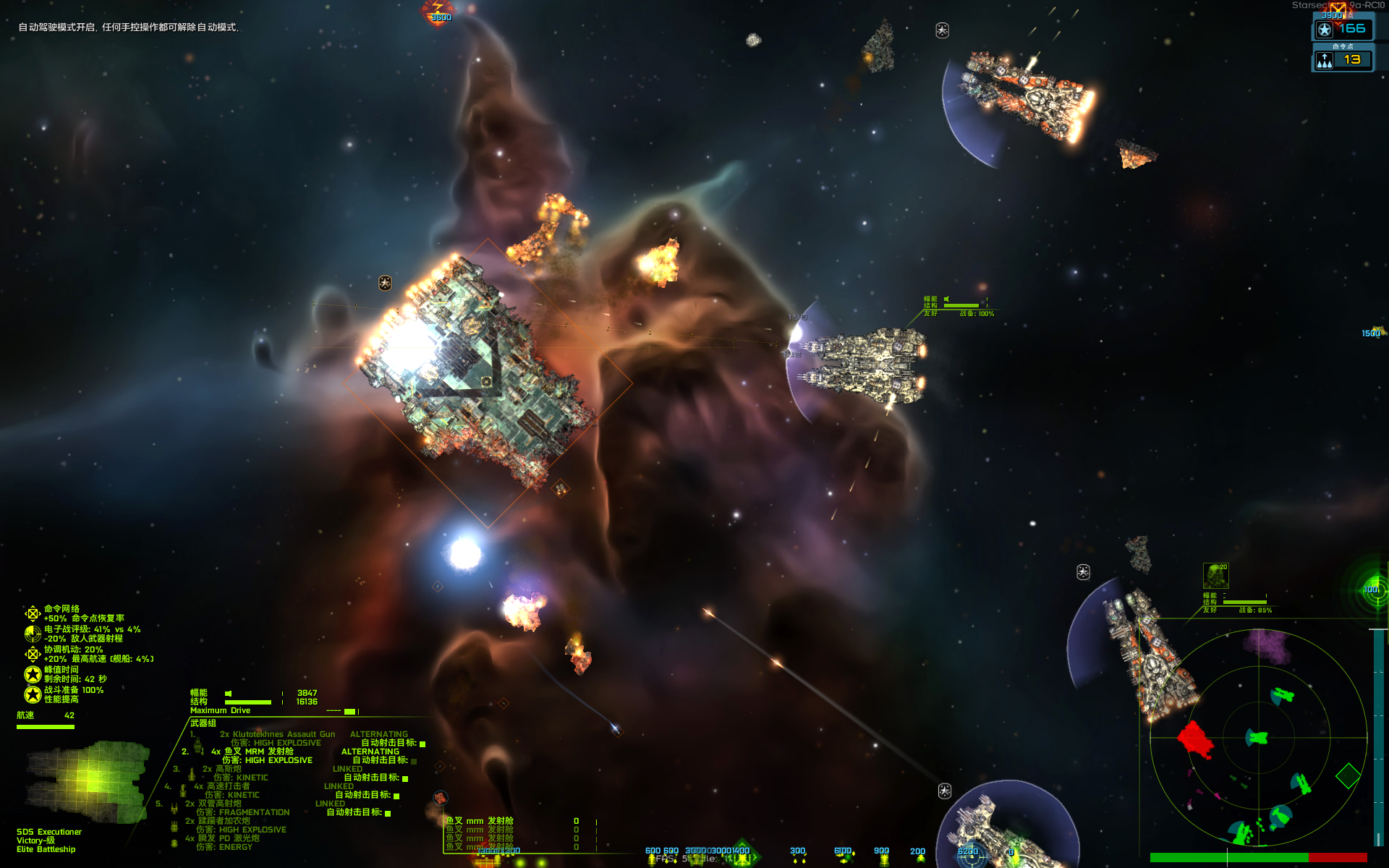Click the deployment points star icon showing 166

[1325, 30]
